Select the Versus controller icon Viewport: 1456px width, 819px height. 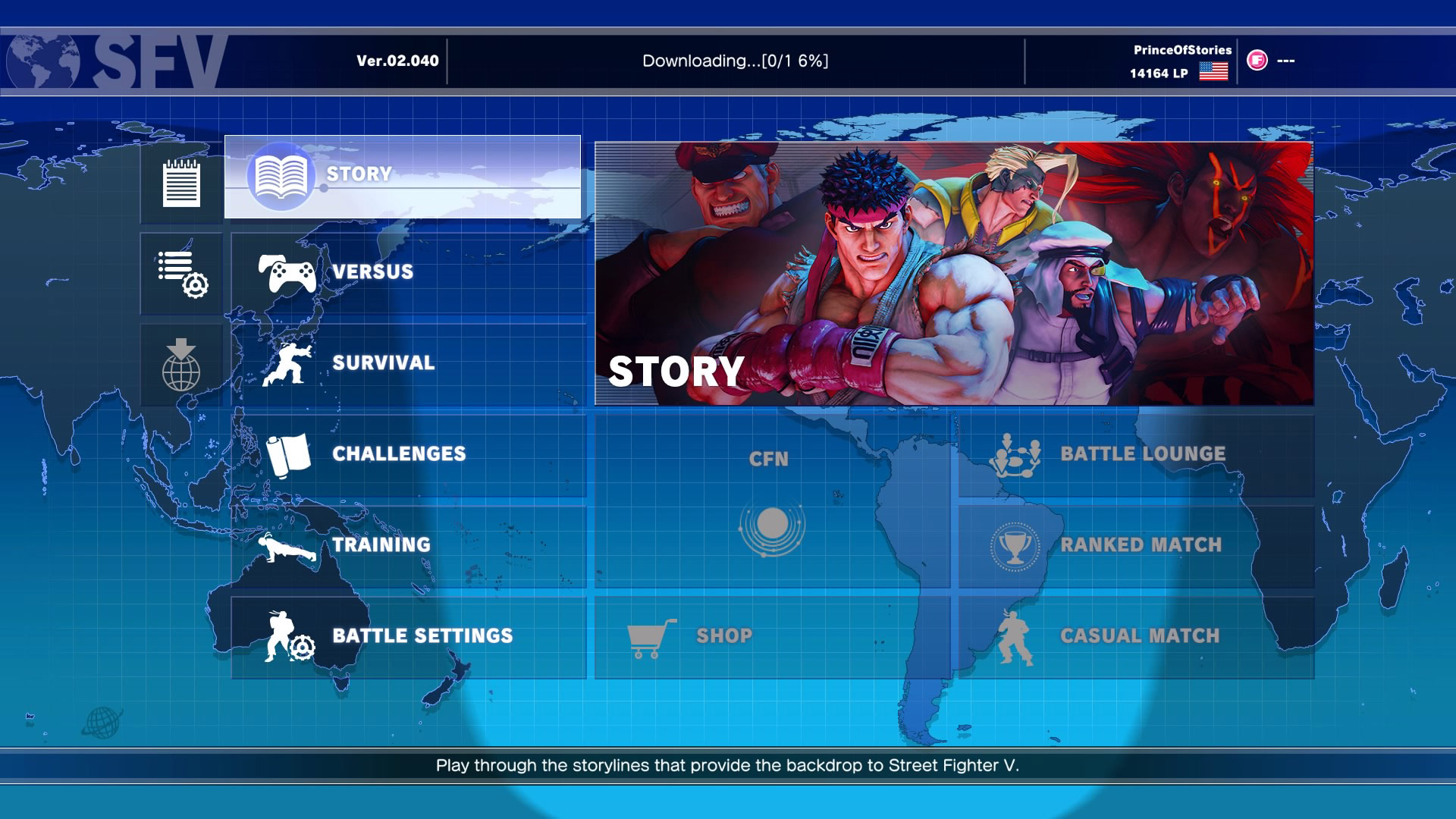point(287,272)
